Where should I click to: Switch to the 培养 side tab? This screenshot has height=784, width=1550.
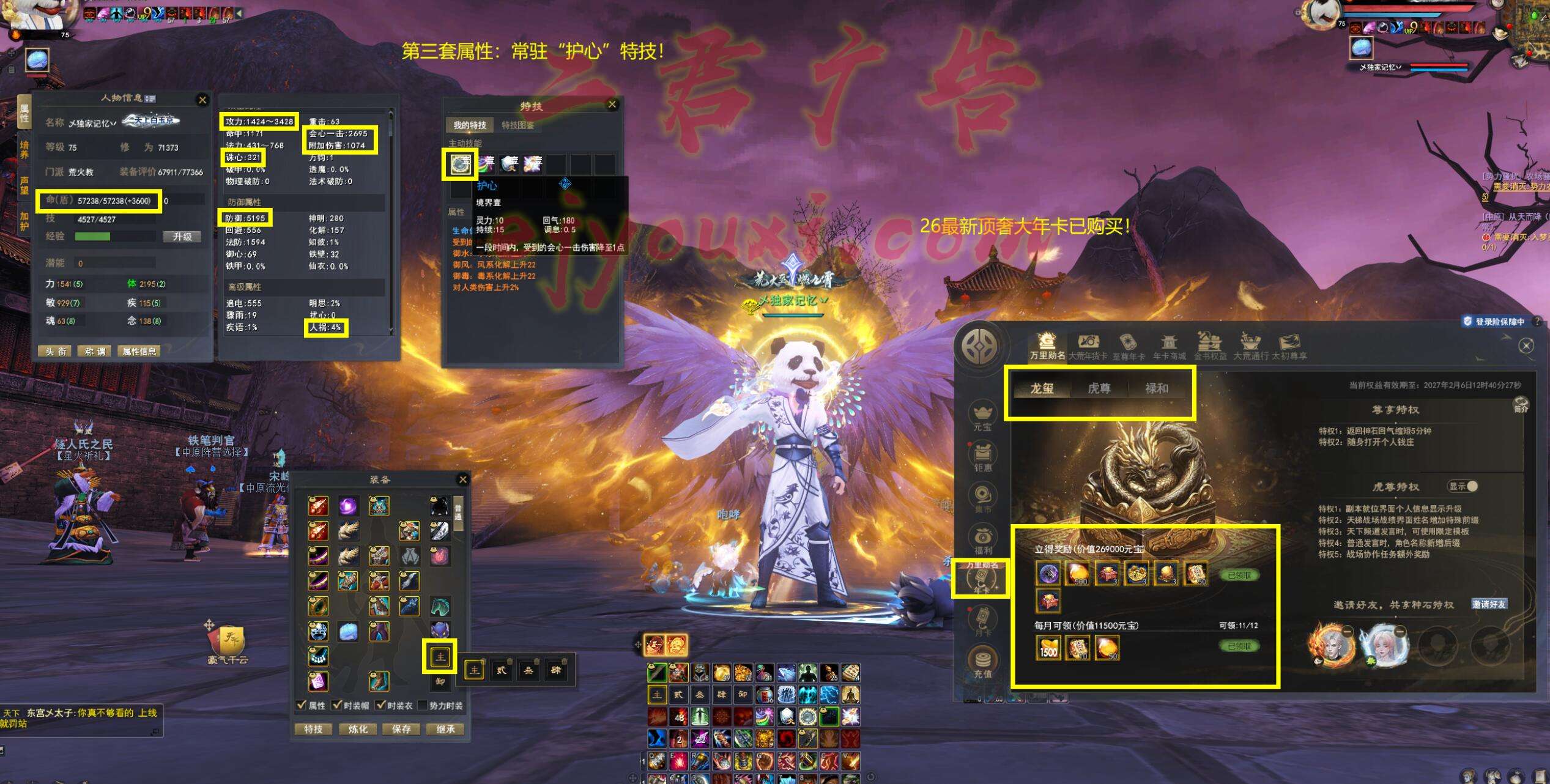pos(24,150)
